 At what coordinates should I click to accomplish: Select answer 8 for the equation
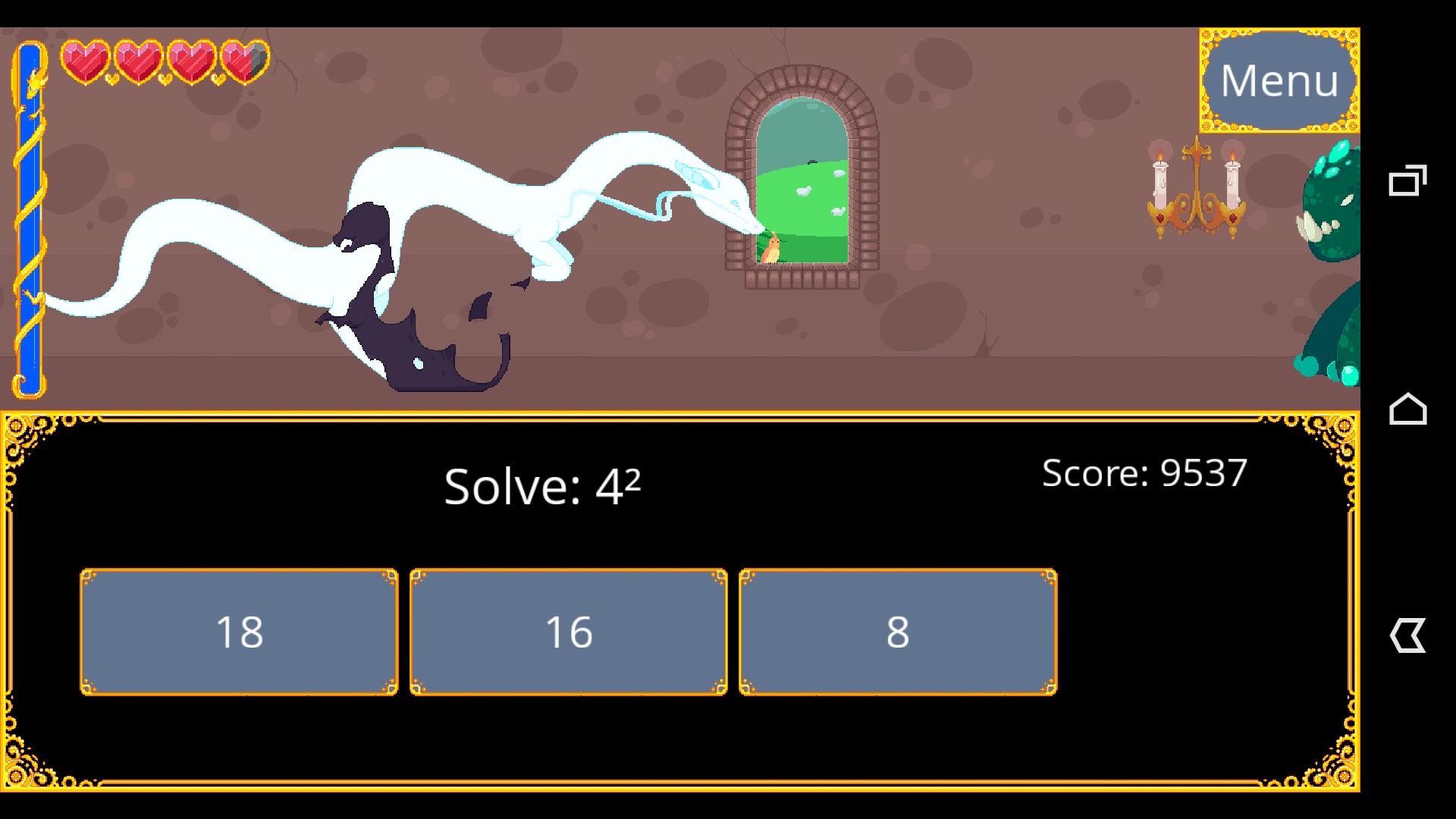pos(899,632)
